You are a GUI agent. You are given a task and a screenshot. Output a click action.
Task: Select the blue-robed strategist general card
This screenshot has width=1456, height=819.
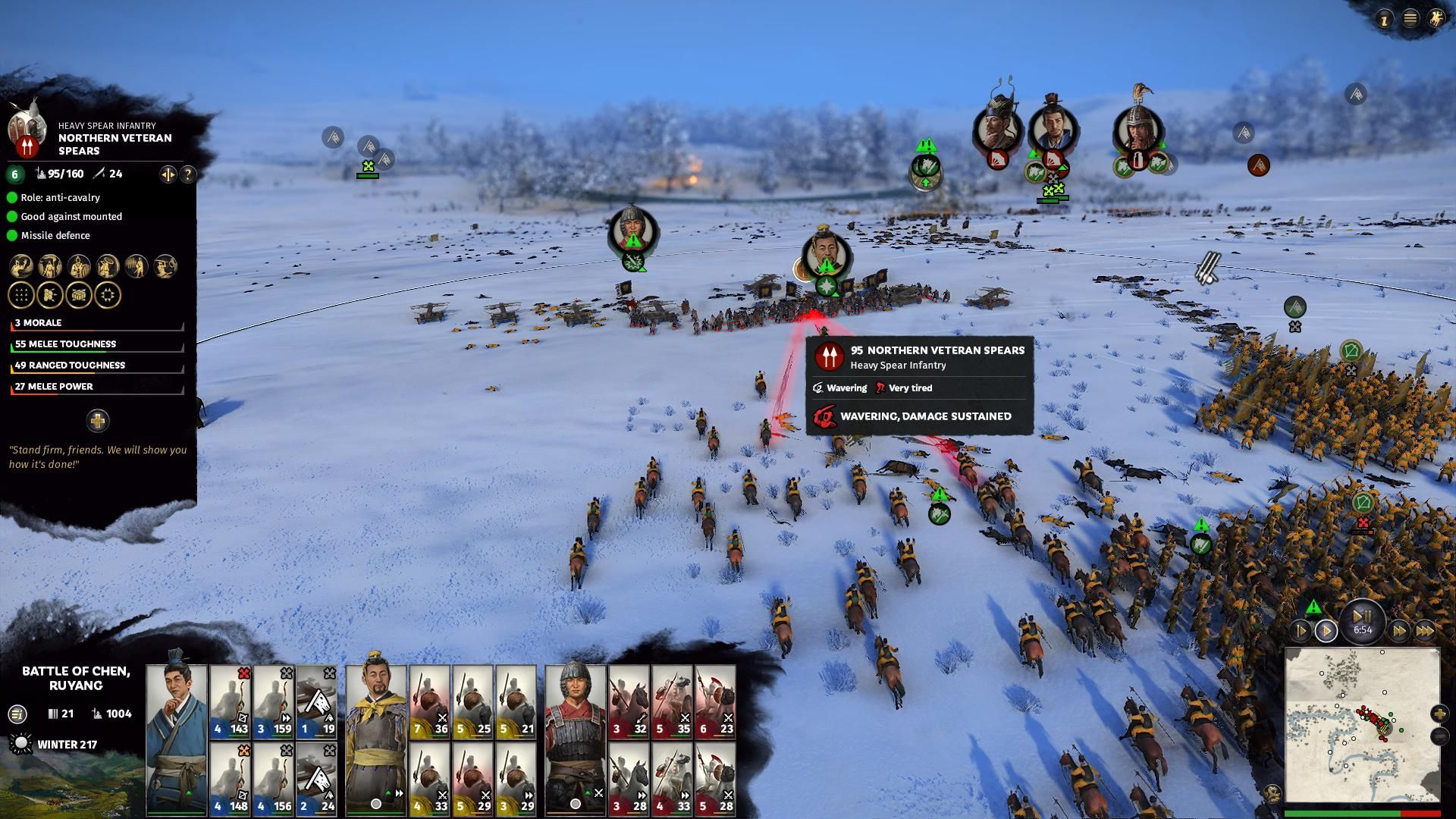coord(176,739)
